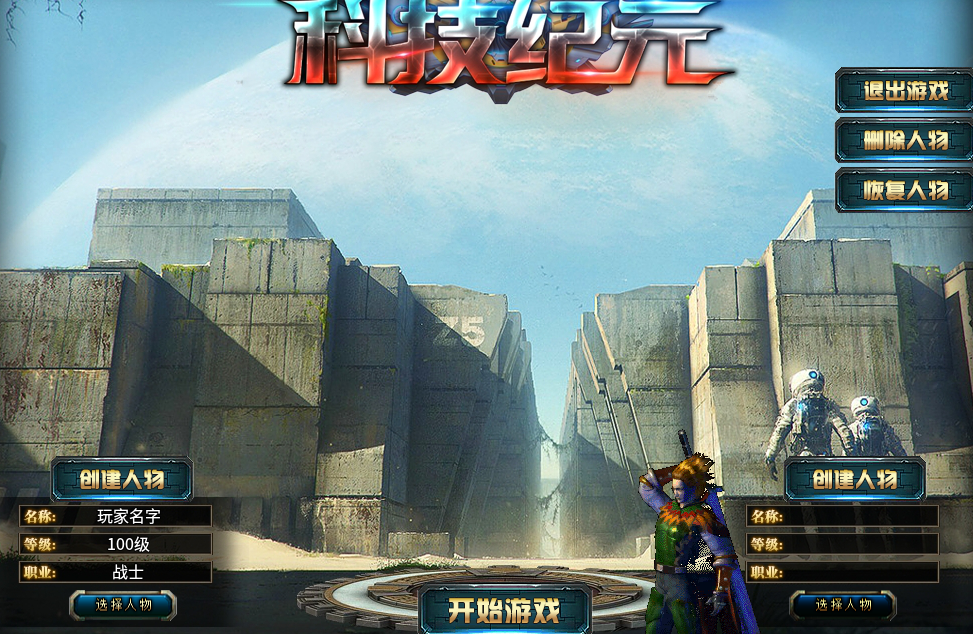Click 选择人物 under the empty character panel
The image size is (973, 634).
point(843,604)
